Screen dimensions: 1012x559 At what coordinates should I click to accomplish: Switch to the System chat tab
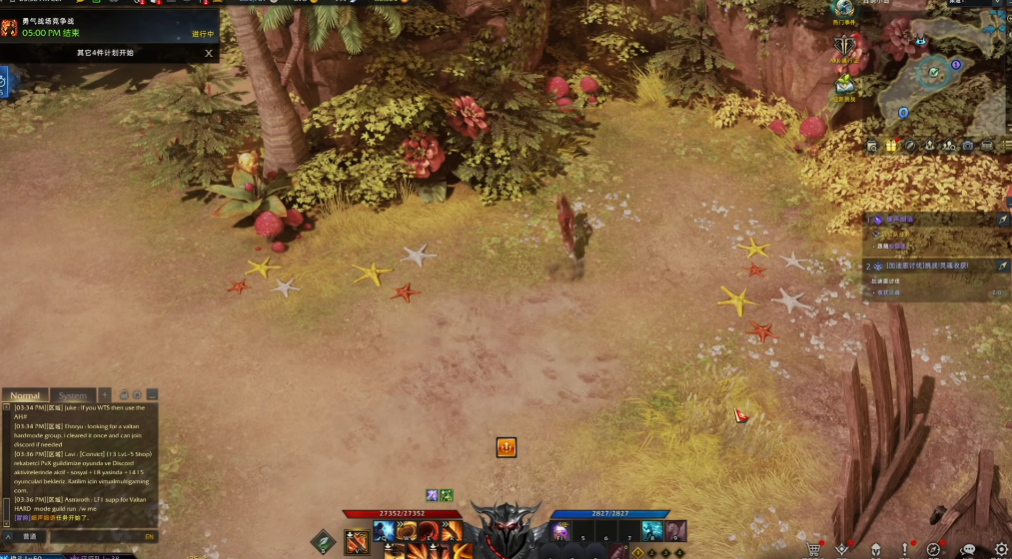point(73,396)
